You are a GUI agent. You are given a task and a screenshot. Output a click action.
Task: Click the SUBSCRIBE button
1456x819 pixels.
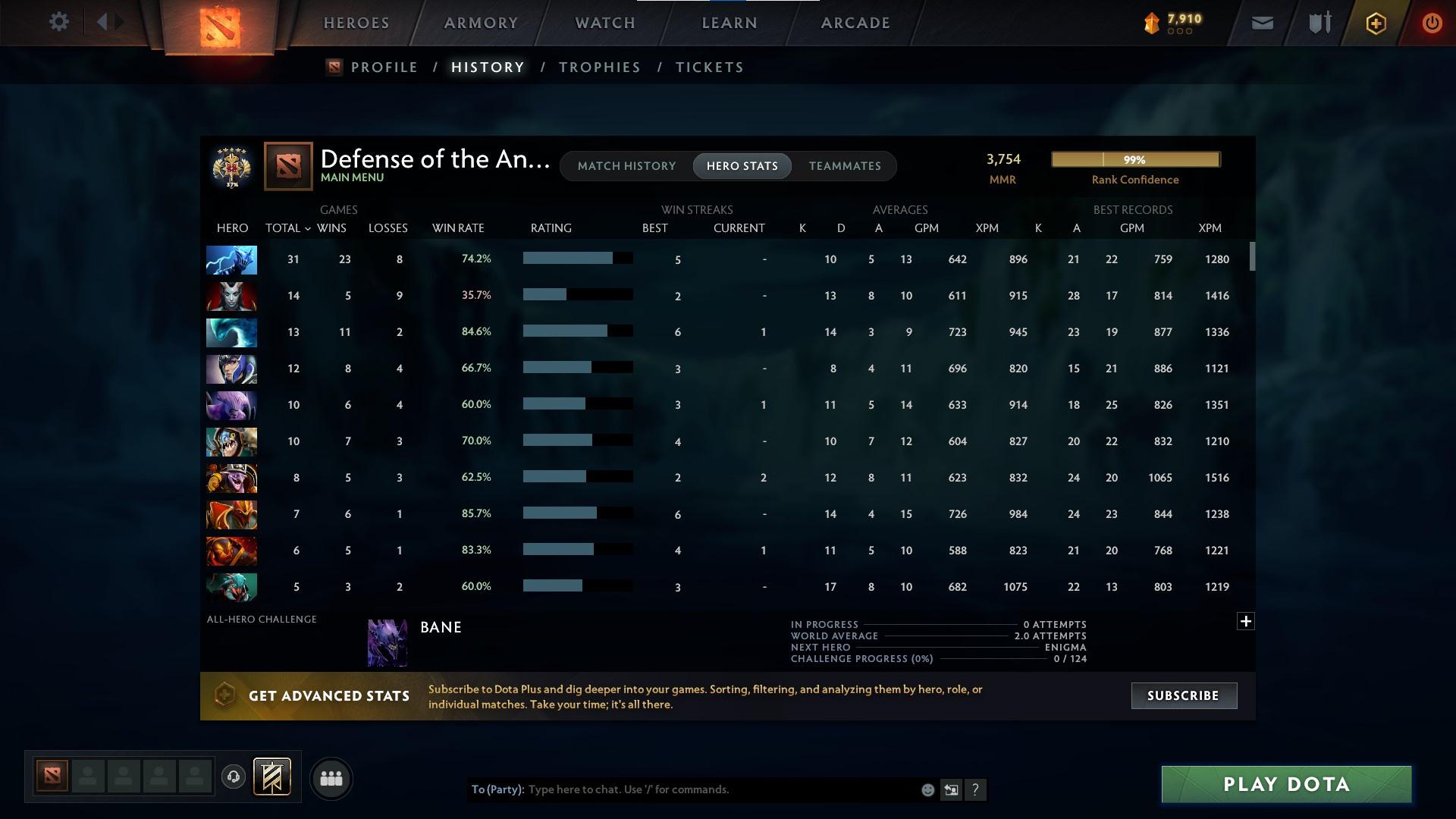pyautogui.click(x=1183, y=695)
